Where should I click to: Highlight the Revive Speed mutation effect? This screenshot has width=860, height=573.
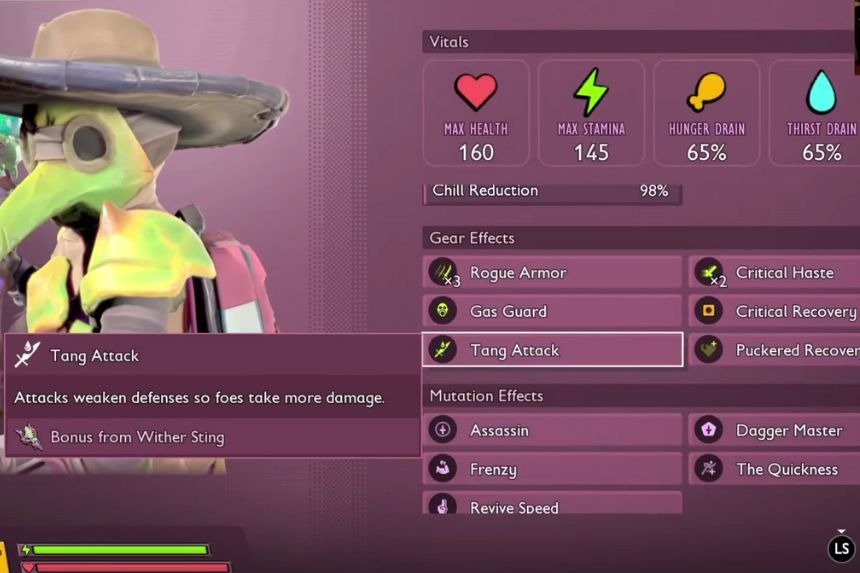tap(553, 505)
